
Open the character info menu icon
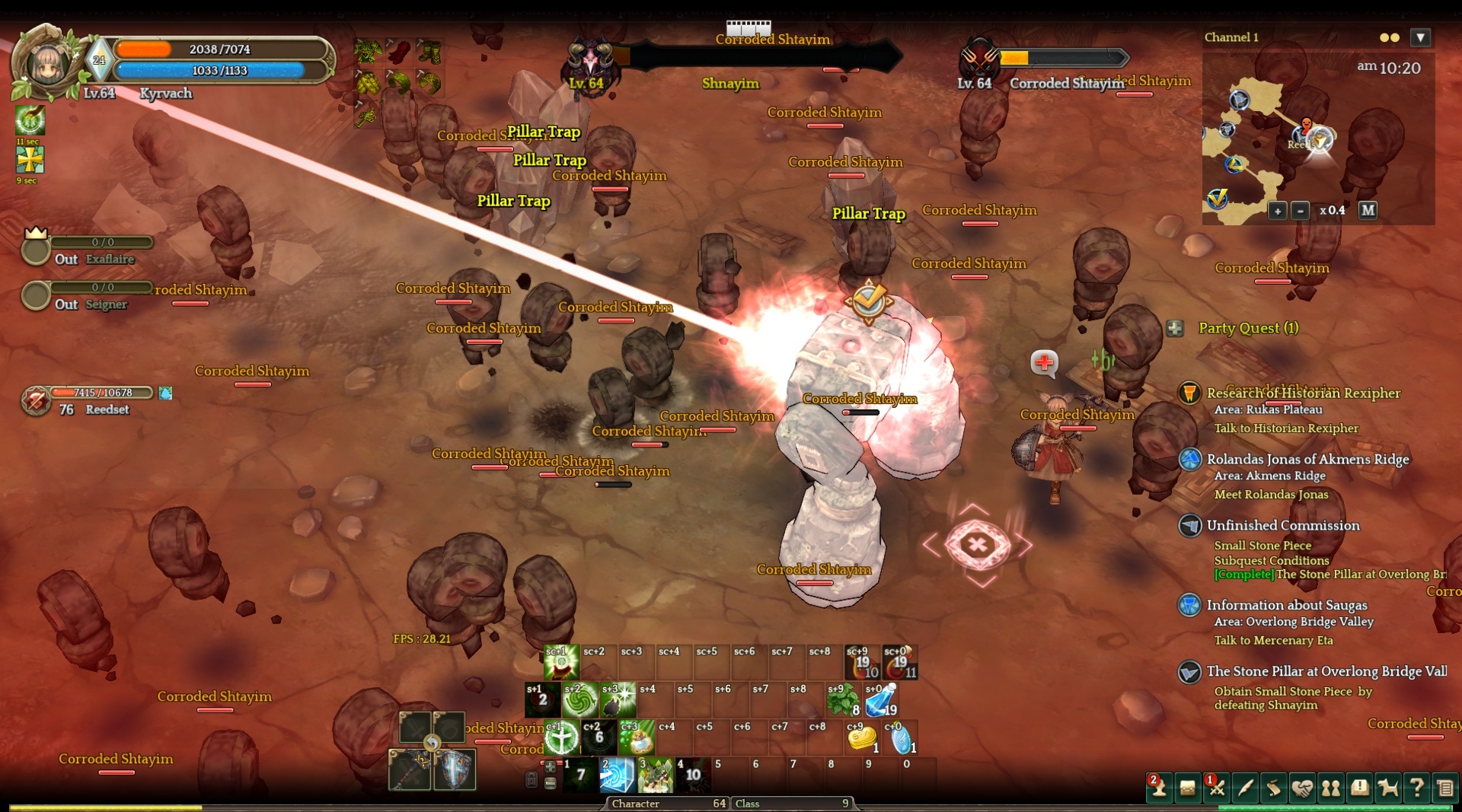point(1159,788)
